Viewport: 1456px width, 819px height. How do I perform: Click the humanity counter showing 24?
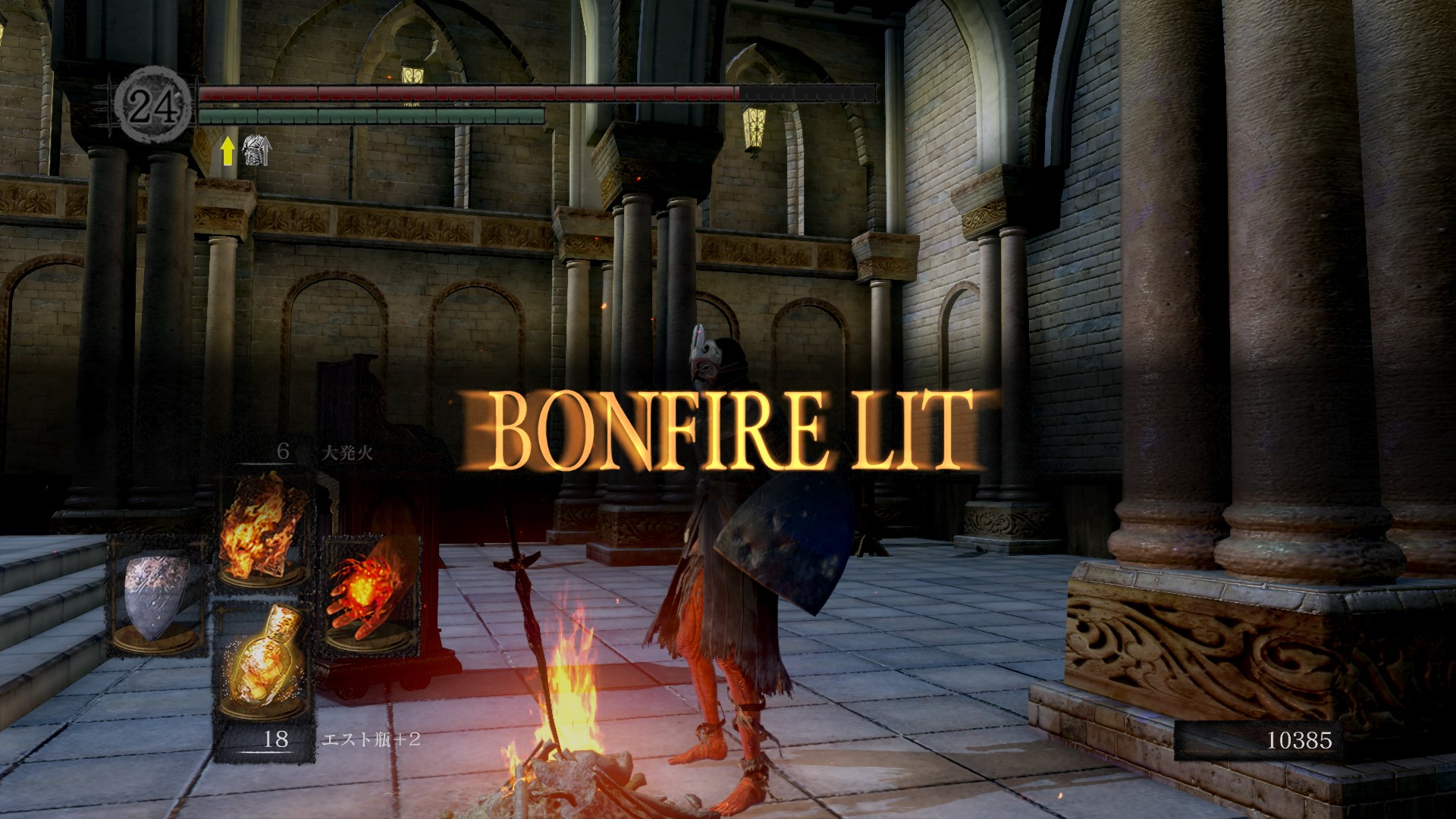[153, 105]
